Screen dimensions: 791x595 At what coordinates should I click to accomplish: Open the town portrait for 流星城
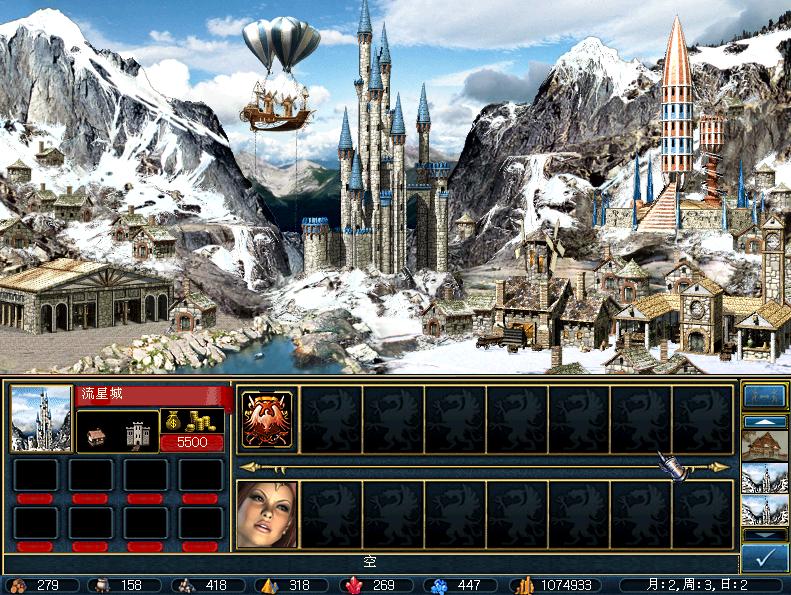41,419
